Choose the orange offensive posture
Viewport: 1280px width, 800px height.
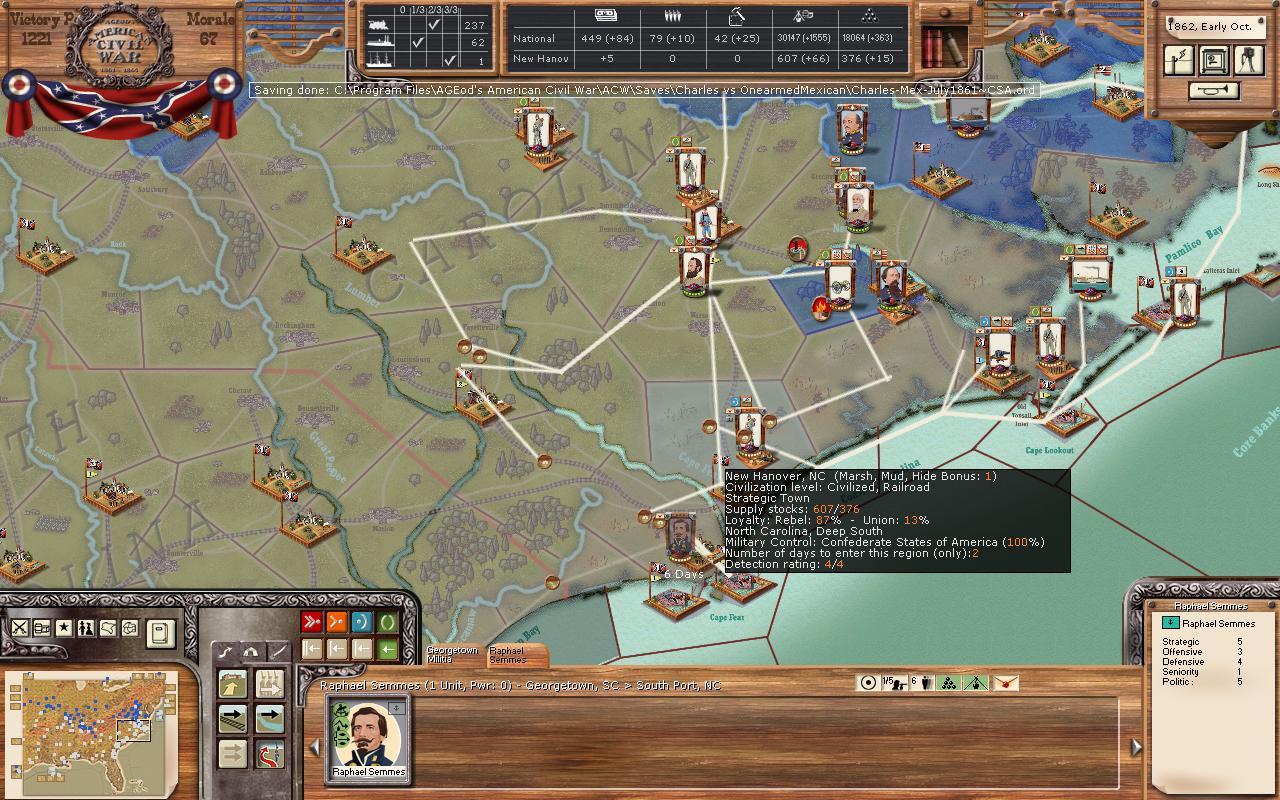(337, 622)
